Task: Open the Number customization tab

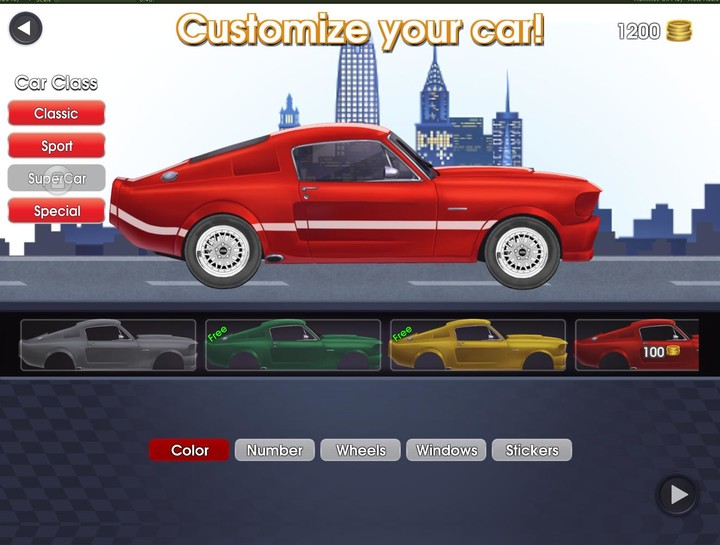Action: click(x=275, y=450)
